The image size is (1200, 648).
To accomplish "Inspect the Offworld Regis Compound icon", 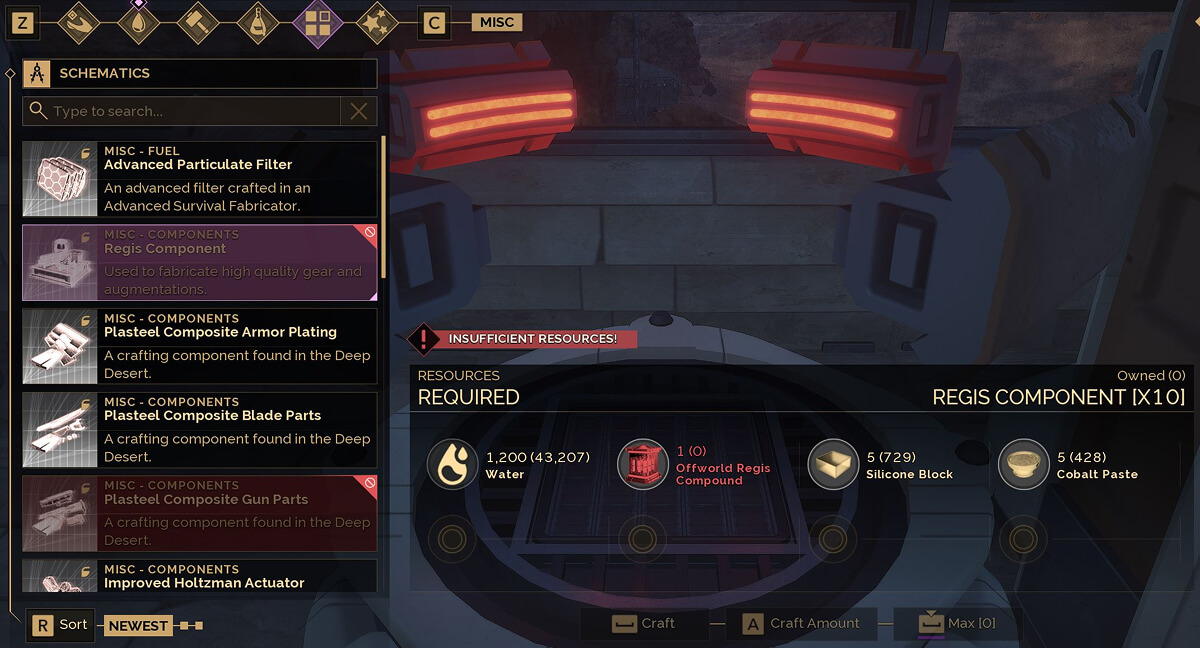I will click(642, 465).
